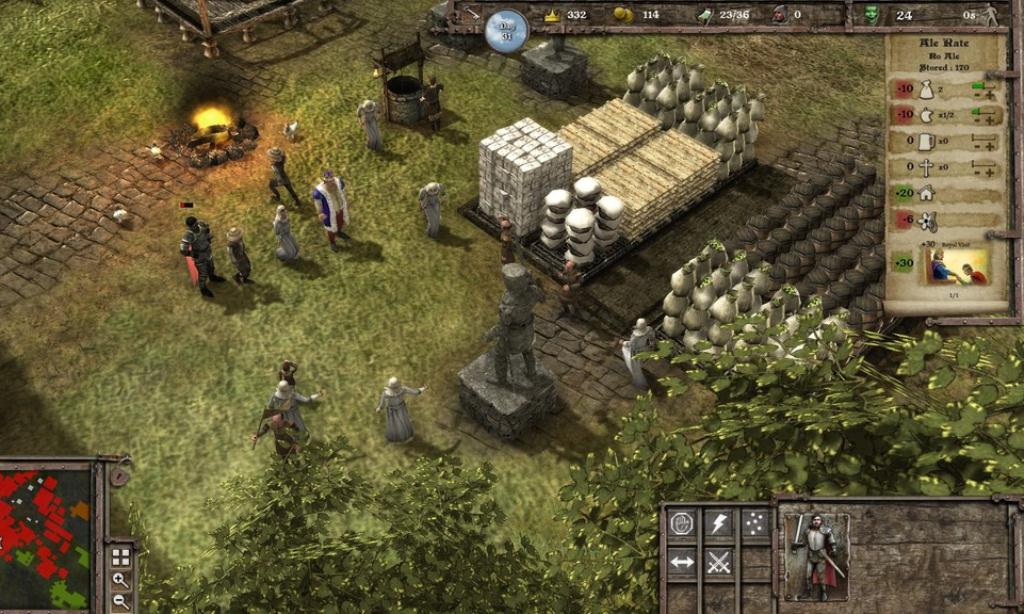Click the day counter globe
Viewport: 1024px width, 614px height.
[x=506, y=30]
